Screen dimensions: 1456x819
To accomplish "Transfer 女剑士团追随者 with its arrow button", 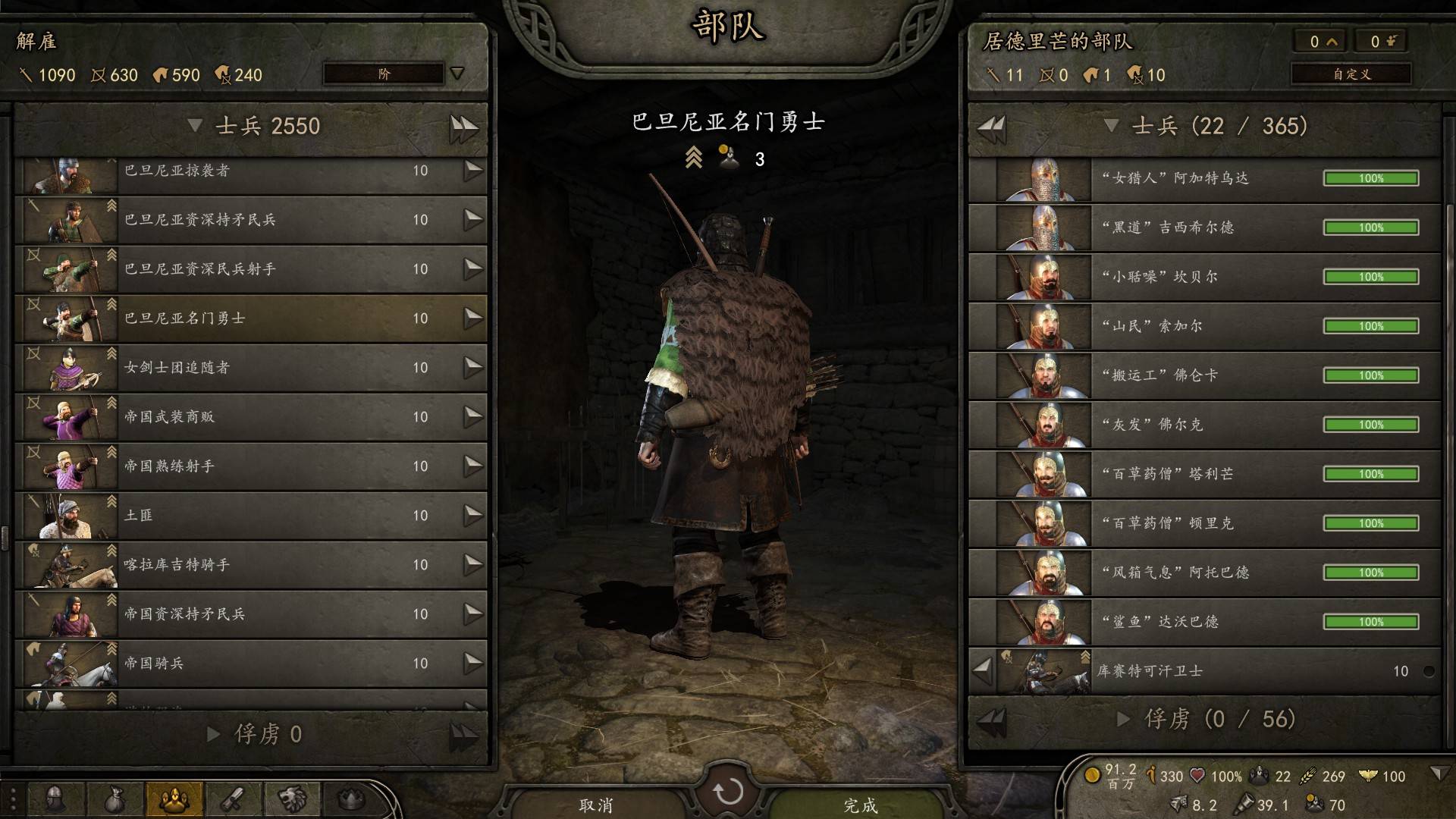I will (x=473, y=367).
